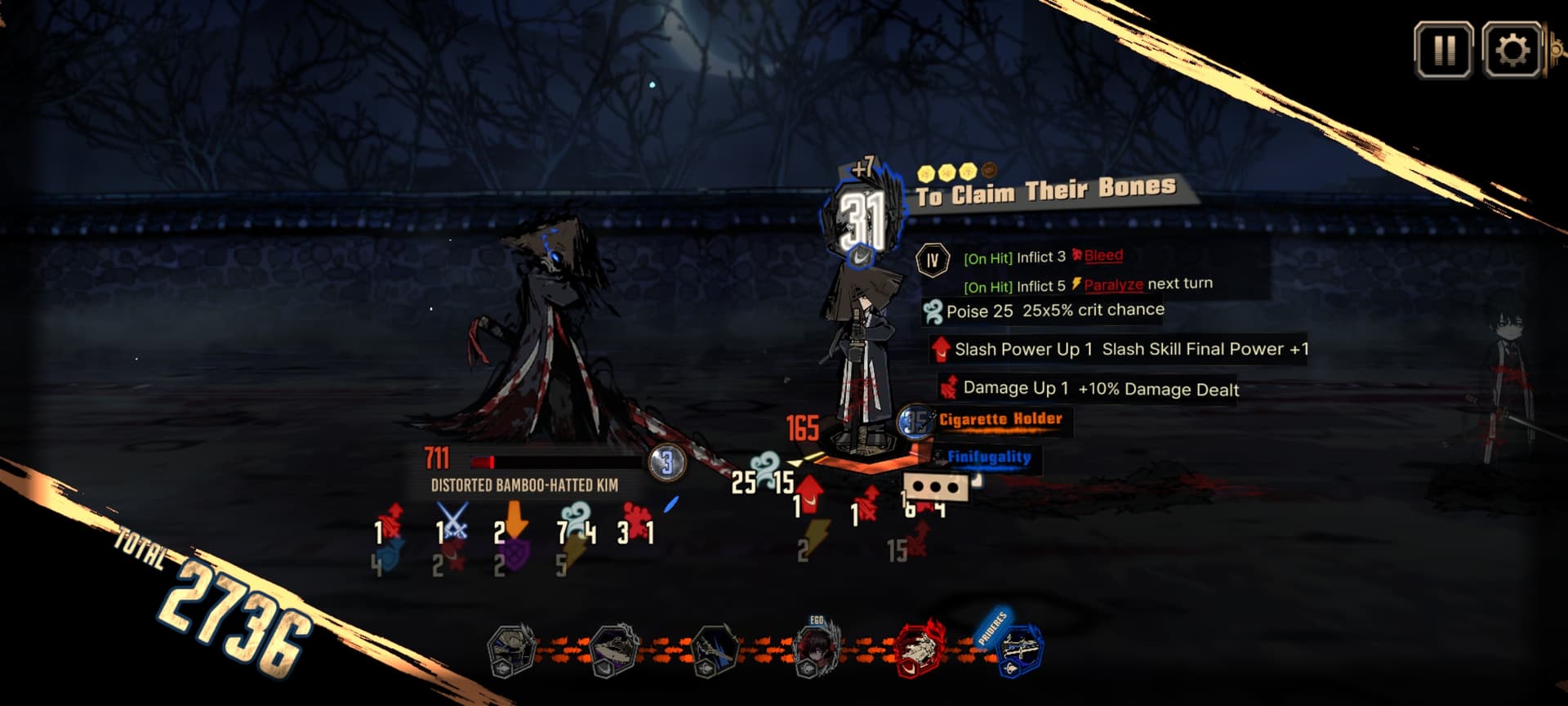
Task: Open the gear settings menu
Action: click(x=1512, y=51)
